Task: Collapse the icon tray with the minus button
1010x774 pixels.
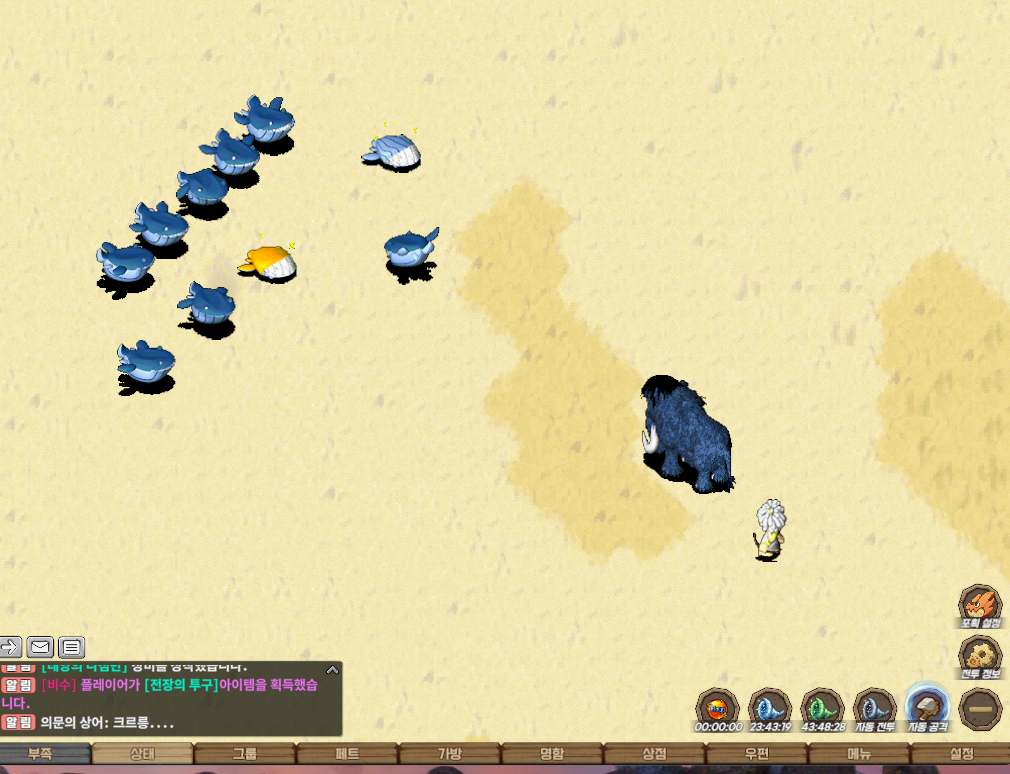Action: click(979, 707)
